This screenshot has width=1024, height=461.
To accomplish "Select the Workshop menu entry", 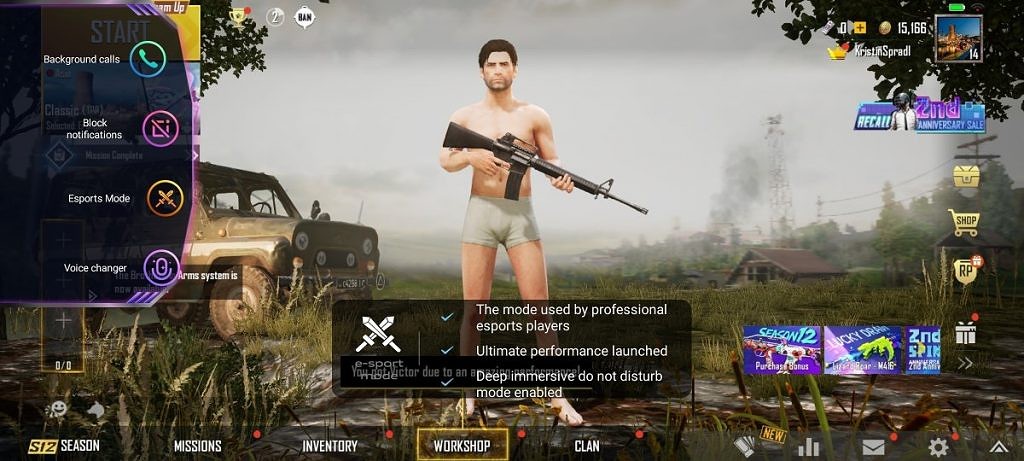I will pos(461,446).
